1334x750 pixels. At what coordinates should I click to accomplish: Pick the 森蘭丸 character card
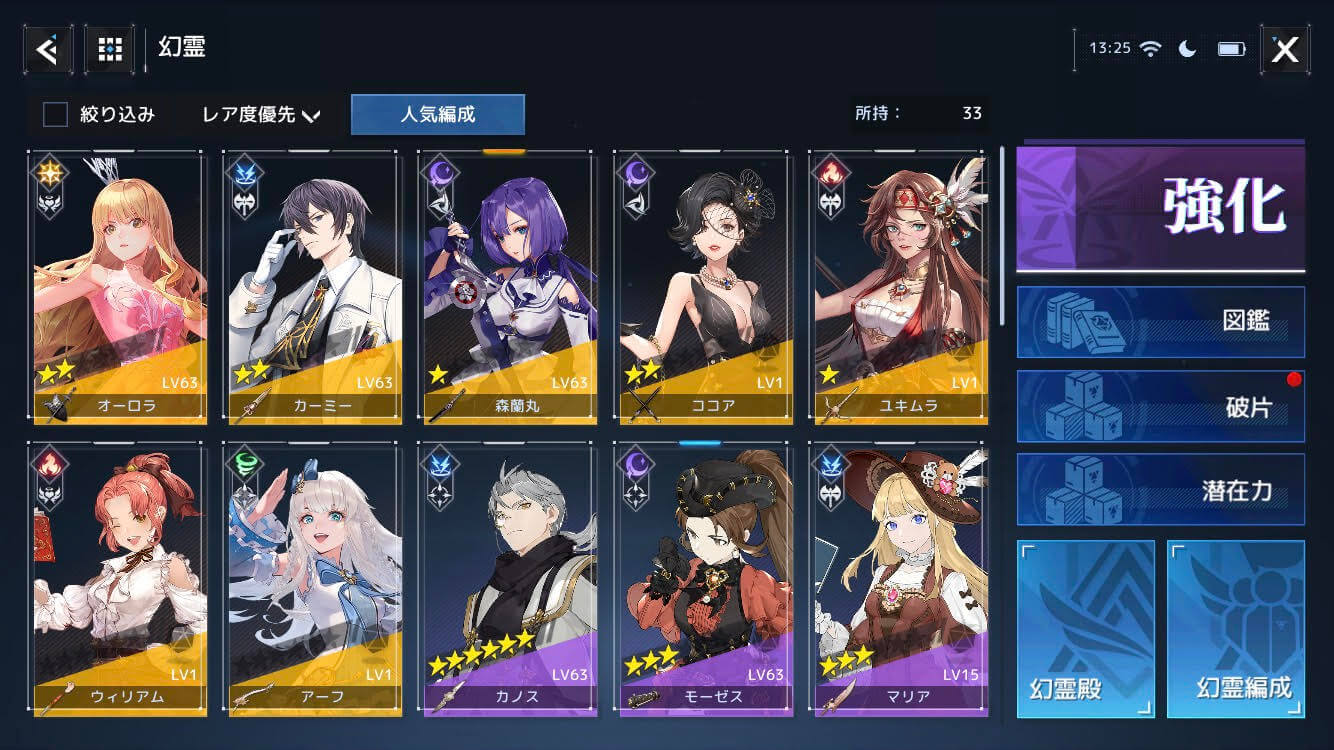tap(508, 287)
